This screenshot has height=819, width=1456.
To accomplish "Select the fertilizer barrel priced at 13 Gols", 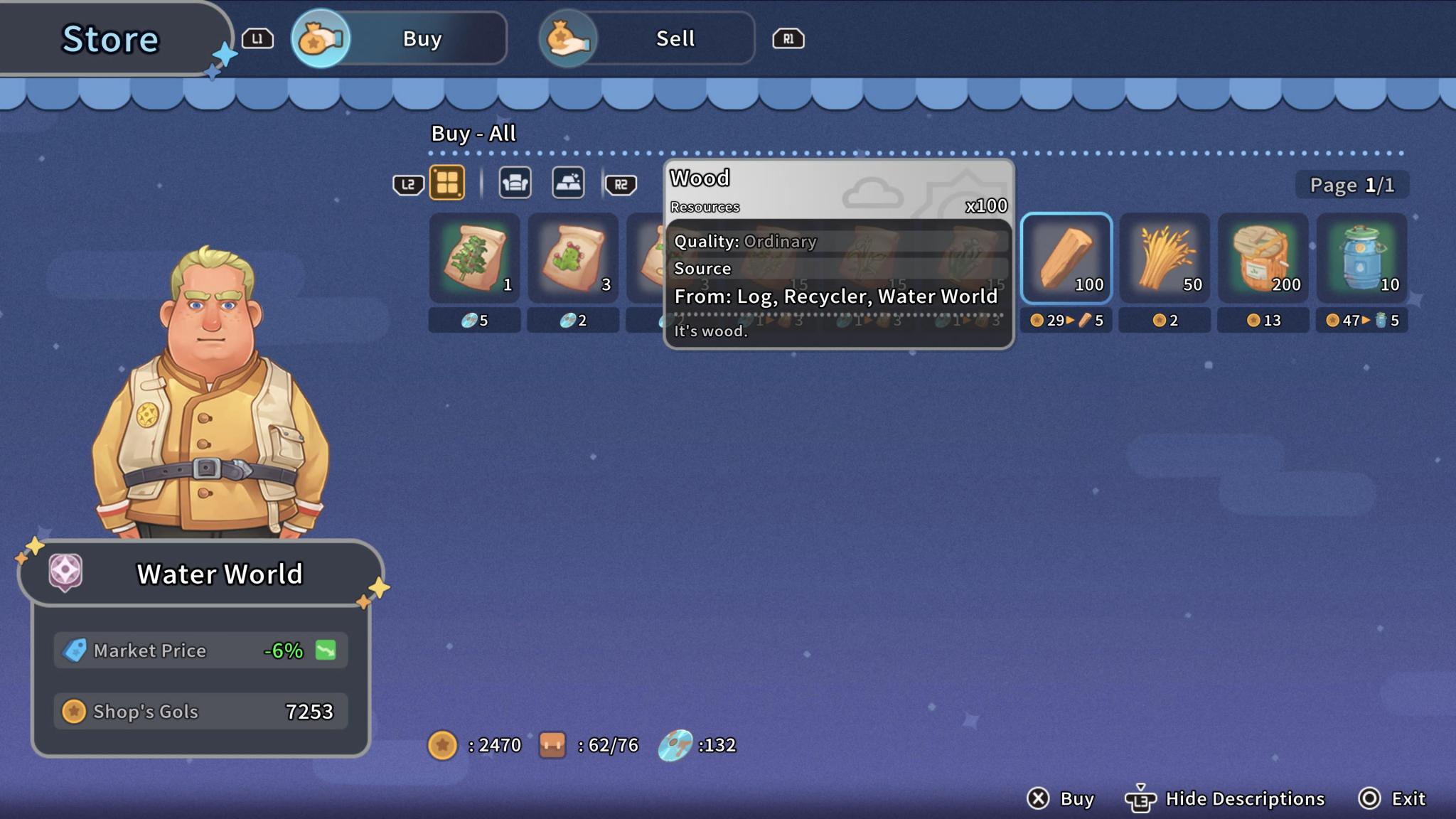I will click(x=1262, y=258).
